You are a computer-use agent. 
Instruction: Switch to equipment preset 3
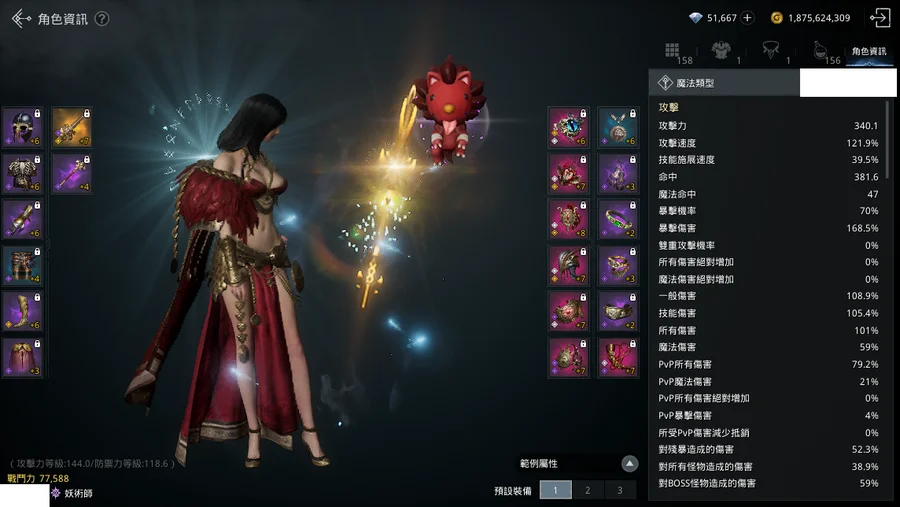[620, 490]
